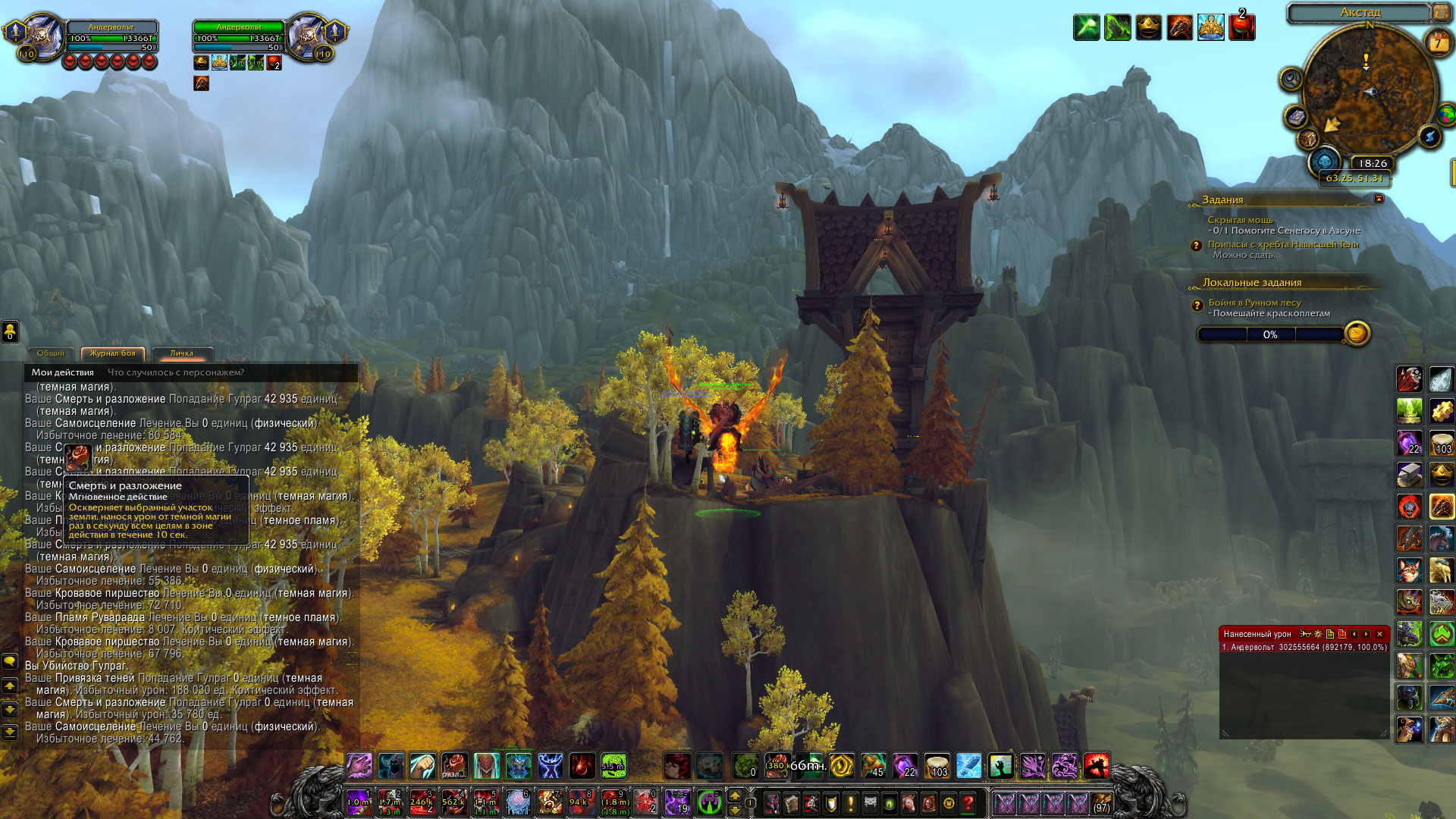
Task: Page the action bar up with arrow
Action: coord(733,795)
